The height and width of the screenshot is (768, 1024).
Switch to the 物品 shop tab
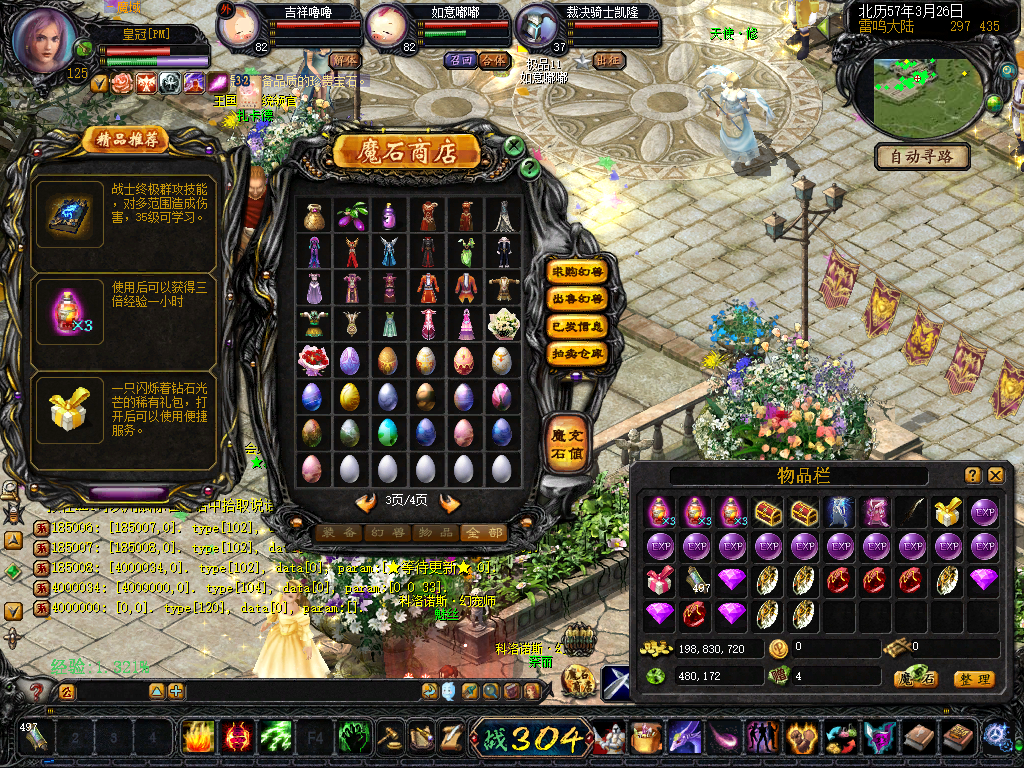tap(435, 533)
